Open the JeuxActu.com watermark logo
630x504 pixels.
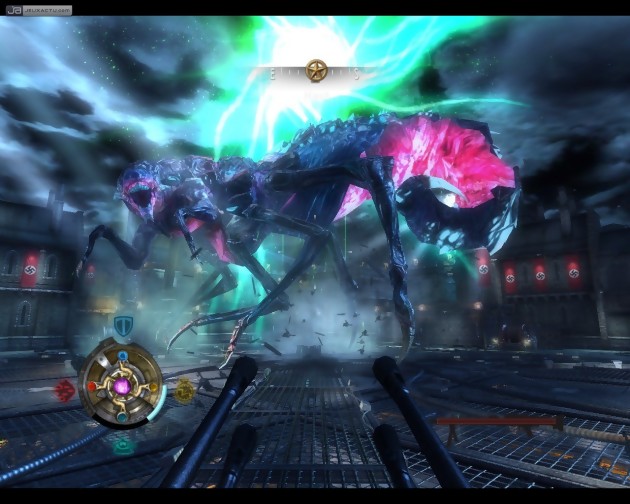pyautogui.click(x=36, y=10)
